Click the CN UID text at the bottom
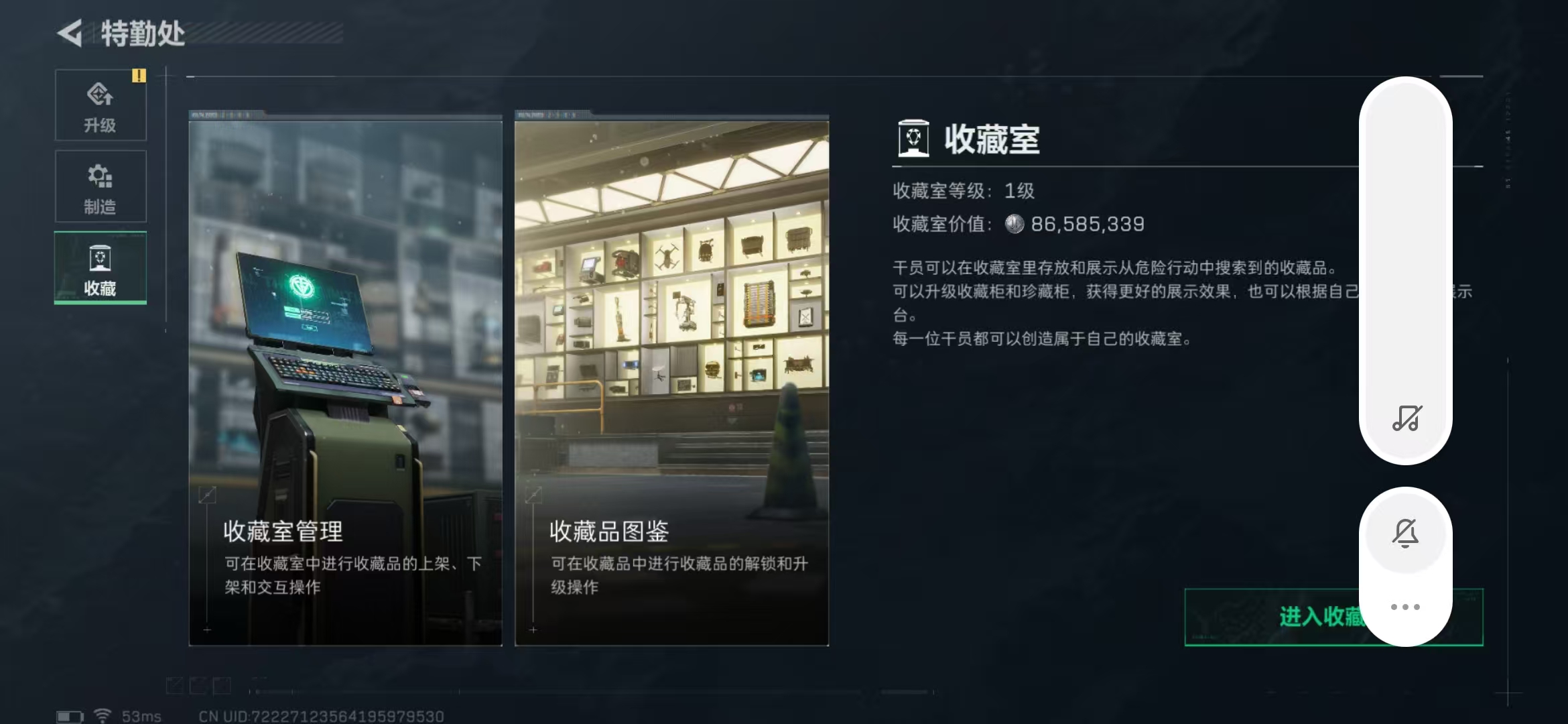Screen dimensions: 1568x724 click(322, 715)
